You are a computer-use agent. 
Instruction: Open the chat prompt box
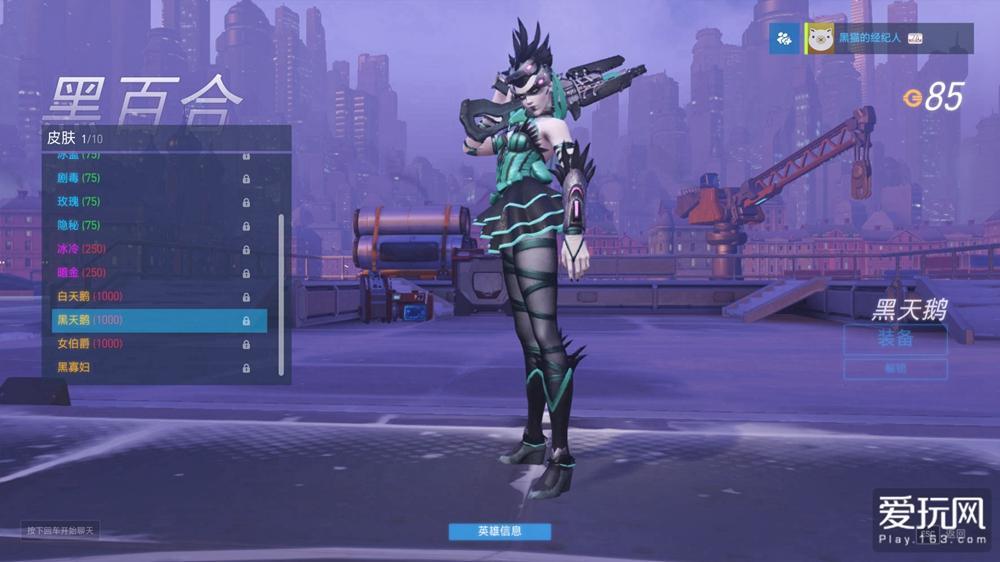pyautogui.click(x=62, y=531)
